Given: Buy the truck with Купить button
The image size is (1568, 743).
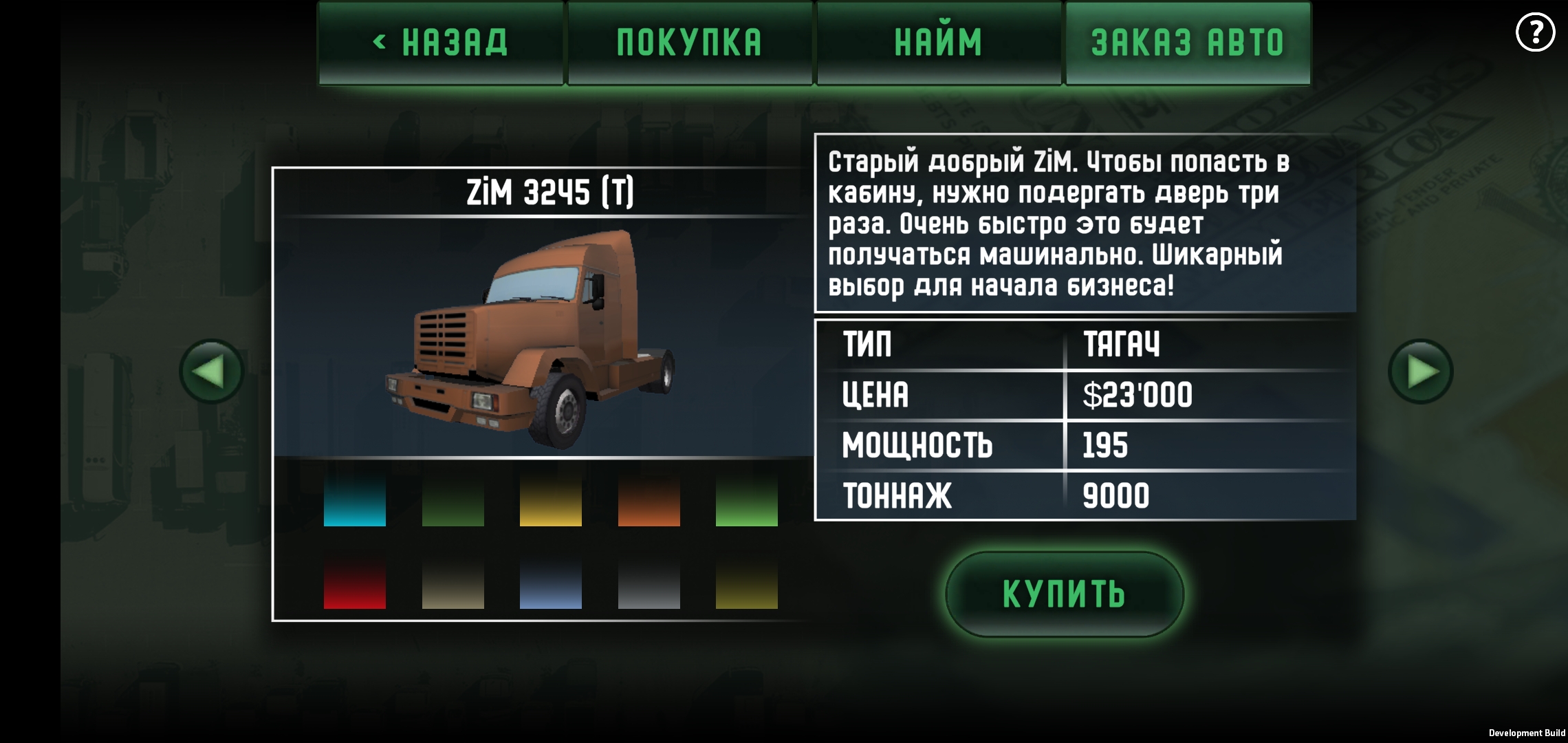Looking at the screenshot, I should (x=1064, y=594).
